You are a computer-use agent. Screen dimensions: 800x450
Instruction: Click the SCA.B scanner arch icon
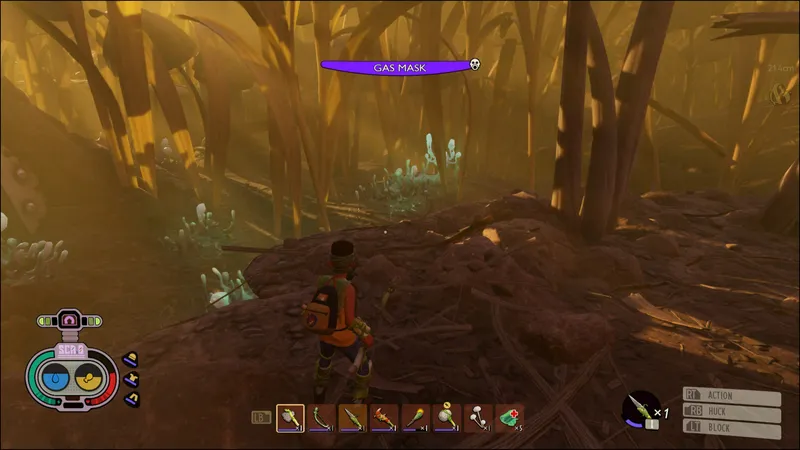(71, 320)
